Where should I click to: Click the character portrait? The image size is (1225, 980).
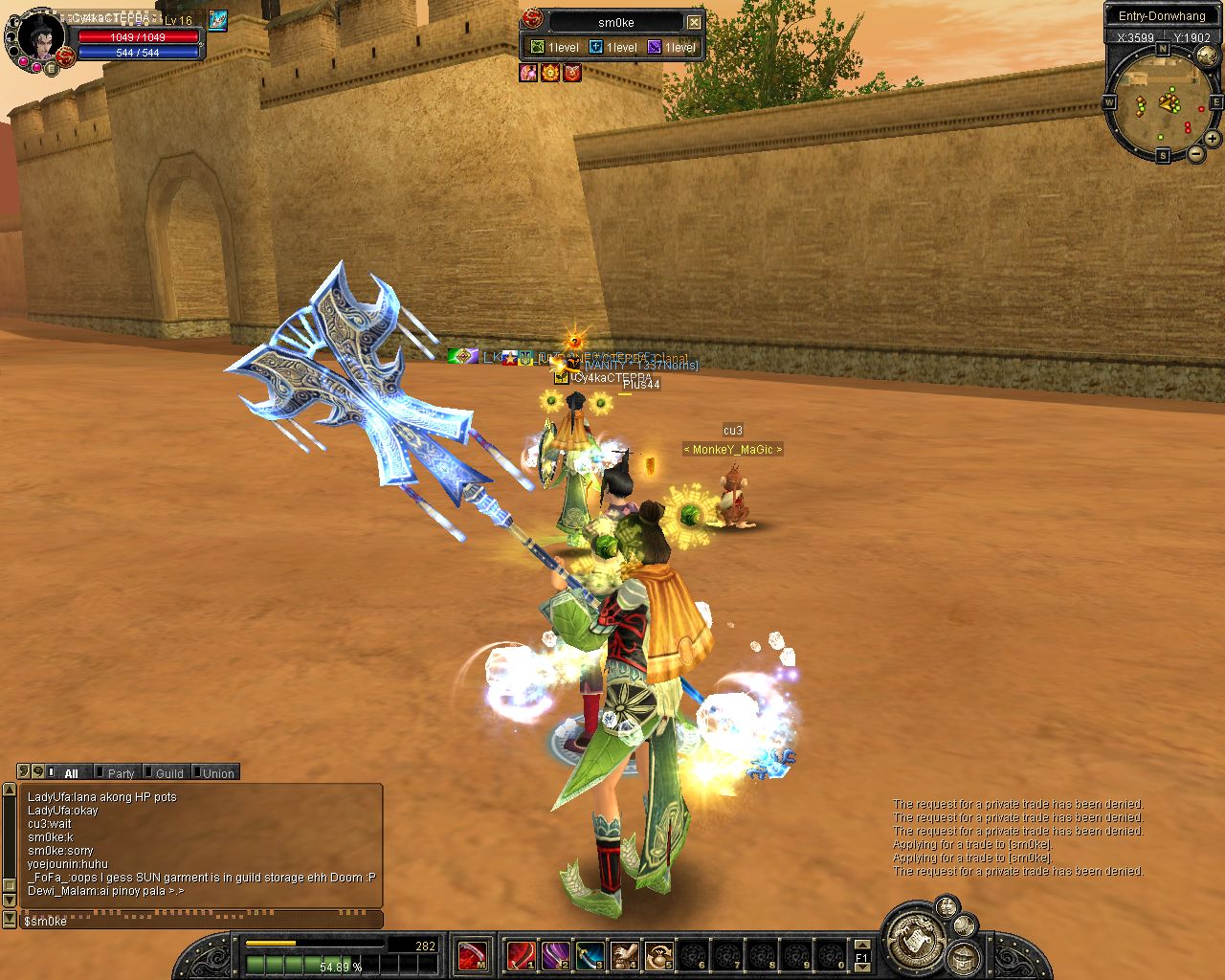click(x=38, y=36)
